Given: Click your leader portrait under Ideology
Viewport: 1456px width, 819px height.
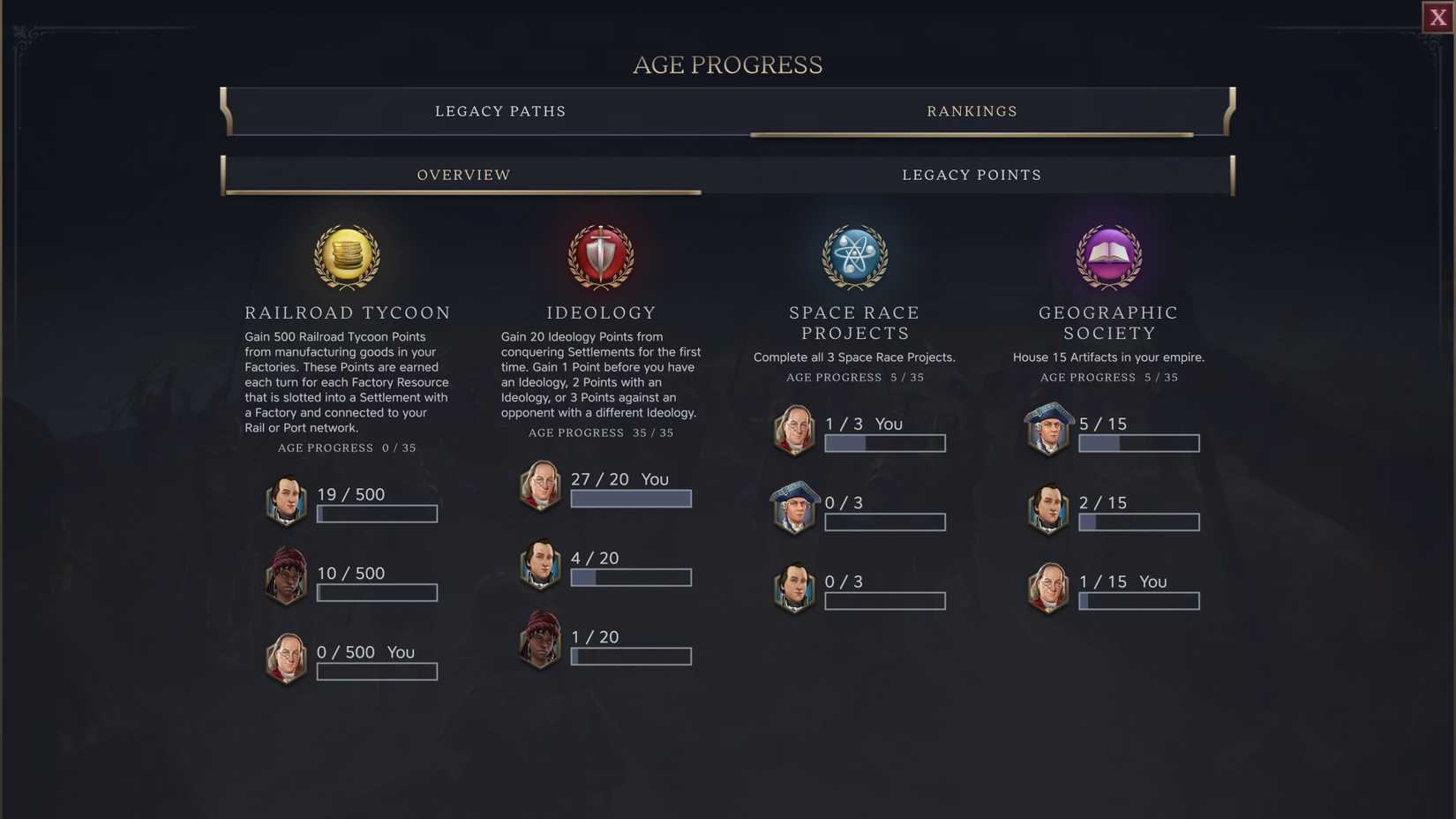Looking at the screenshot, I should 540,486.
